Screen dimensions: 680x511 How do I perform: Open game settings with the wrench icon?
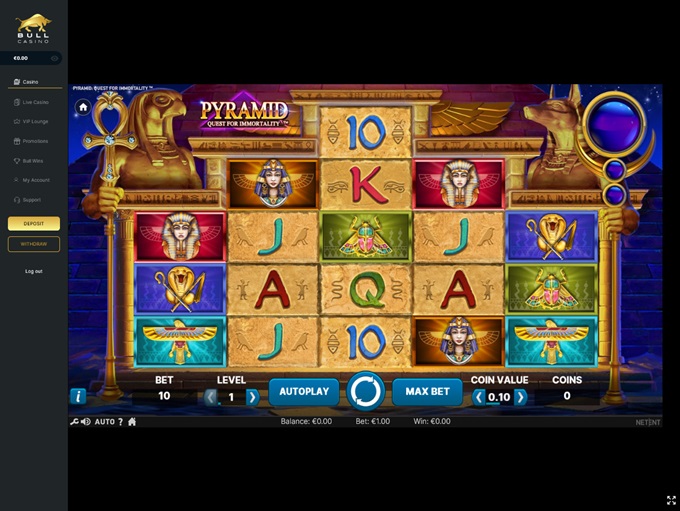point(74,422)
